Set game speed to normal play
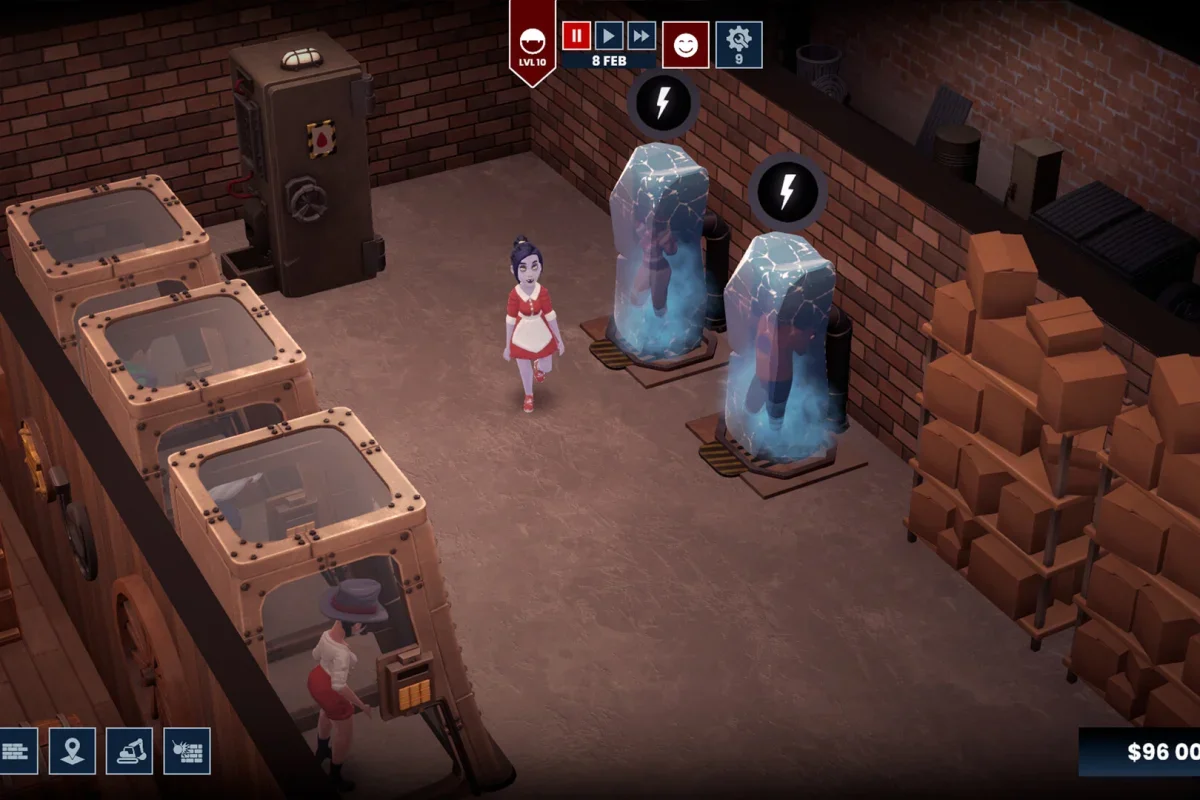 (x=609, y=36)
